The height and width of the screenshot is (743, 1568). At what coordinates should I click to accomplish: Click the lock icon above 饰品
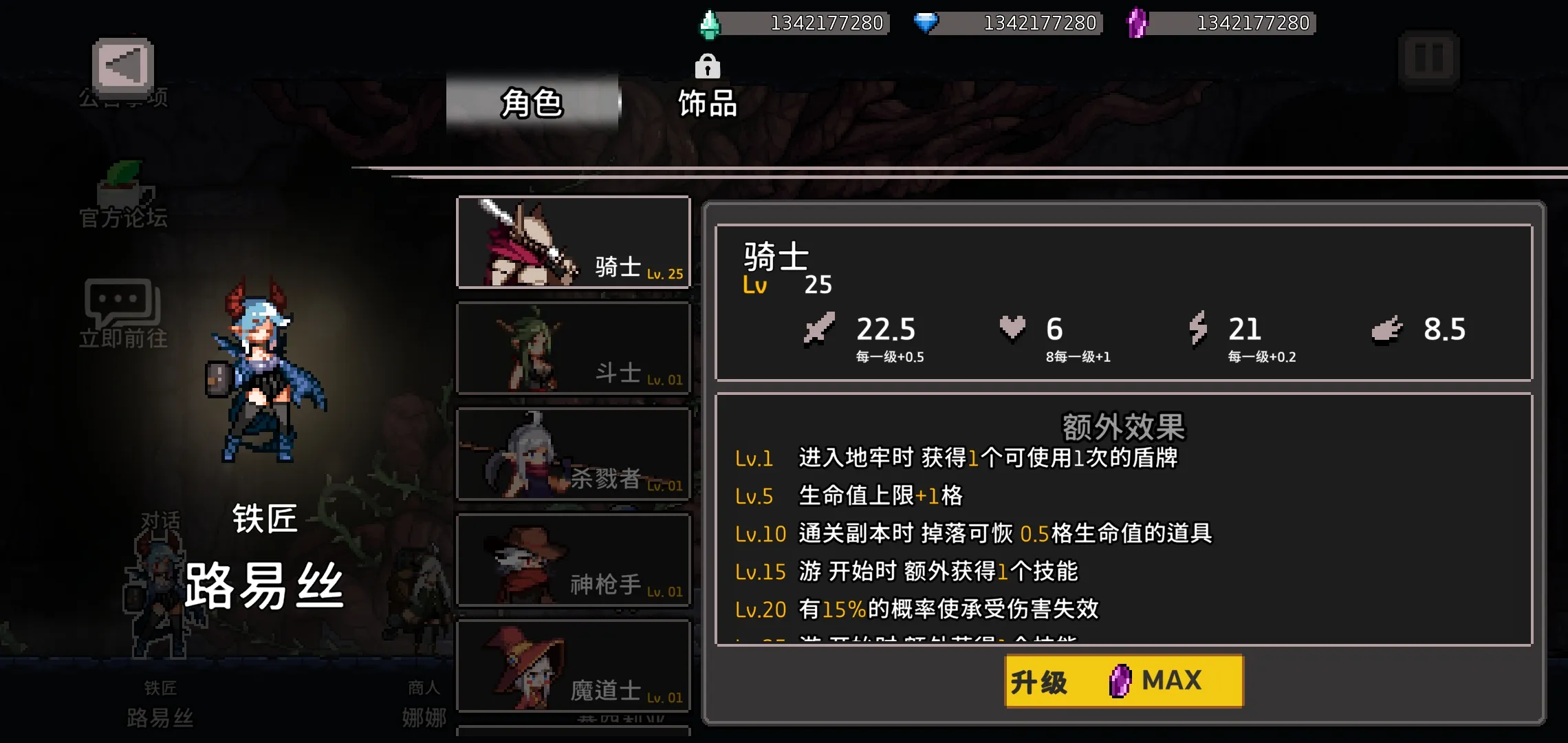(707, 67)
